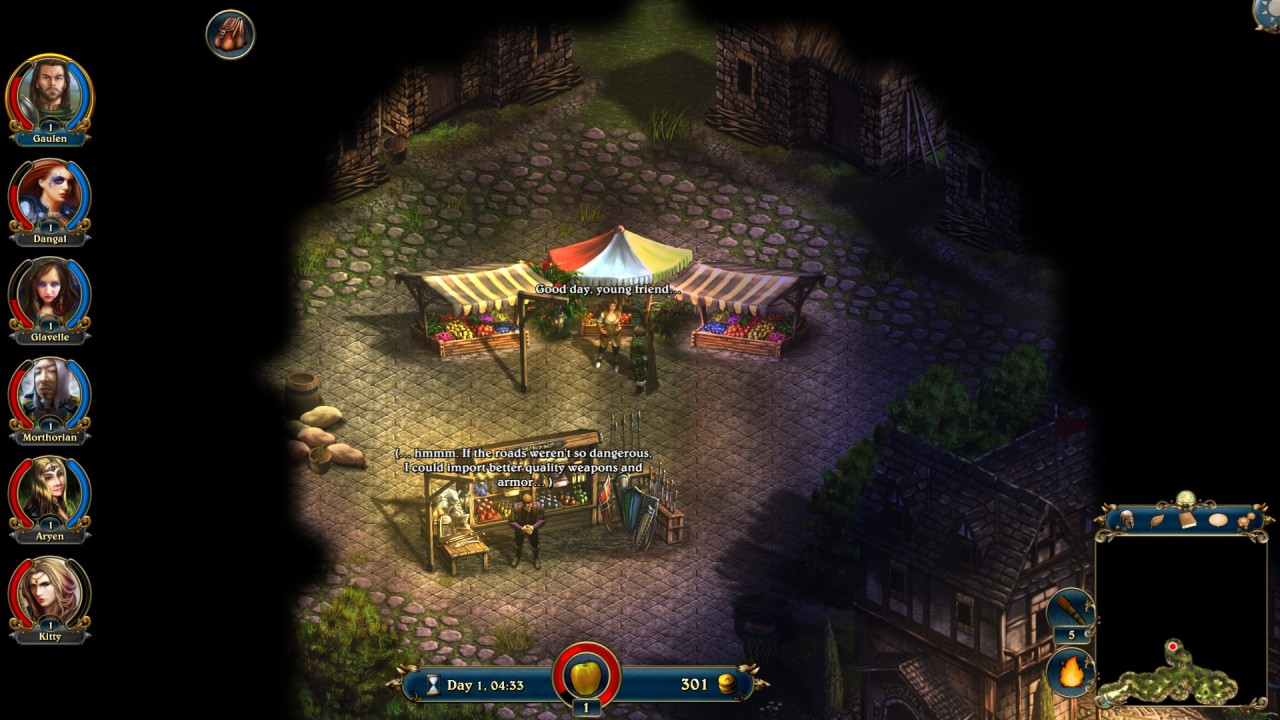Open the gears settings icon
The image size is (1280, 720).
pos(1247,520)
